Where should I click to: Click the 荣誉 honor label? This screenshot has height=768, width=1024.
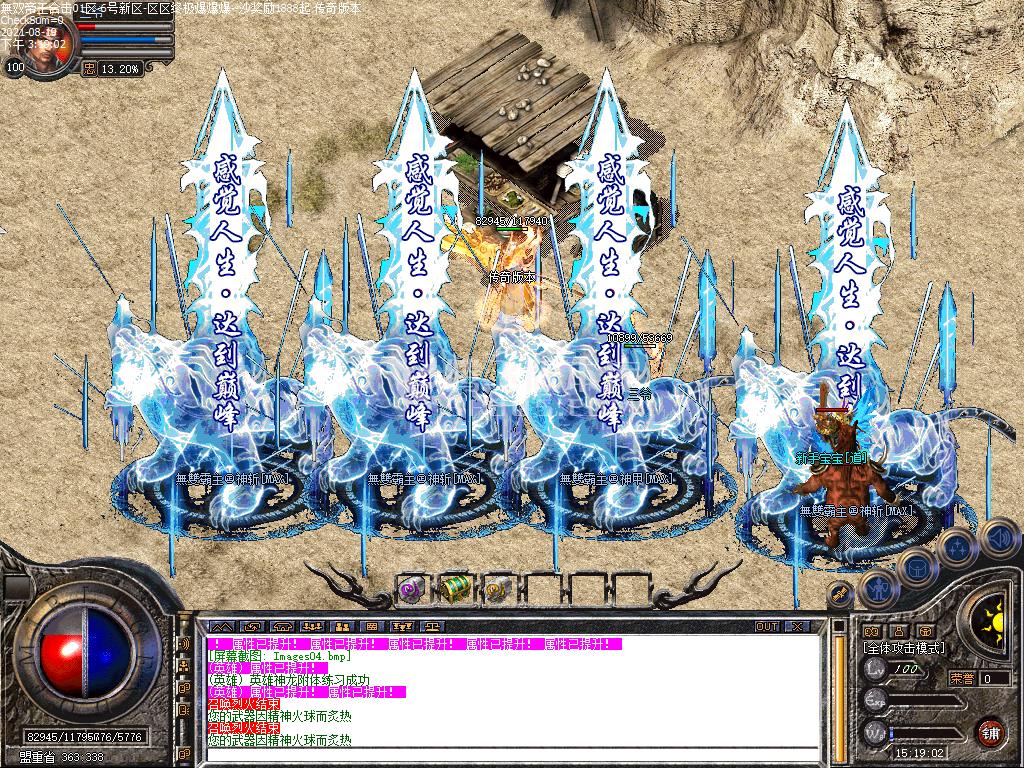962,678
